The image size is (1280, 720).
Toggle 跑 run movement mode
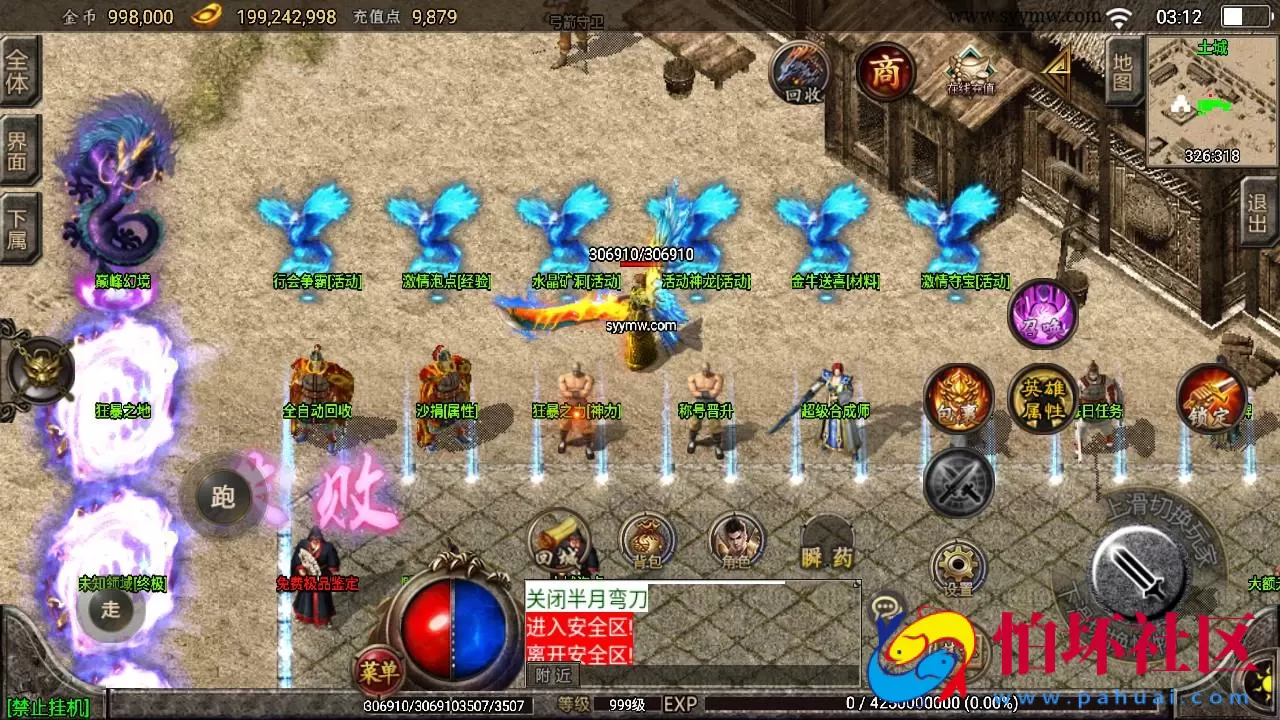pos(222,497)
